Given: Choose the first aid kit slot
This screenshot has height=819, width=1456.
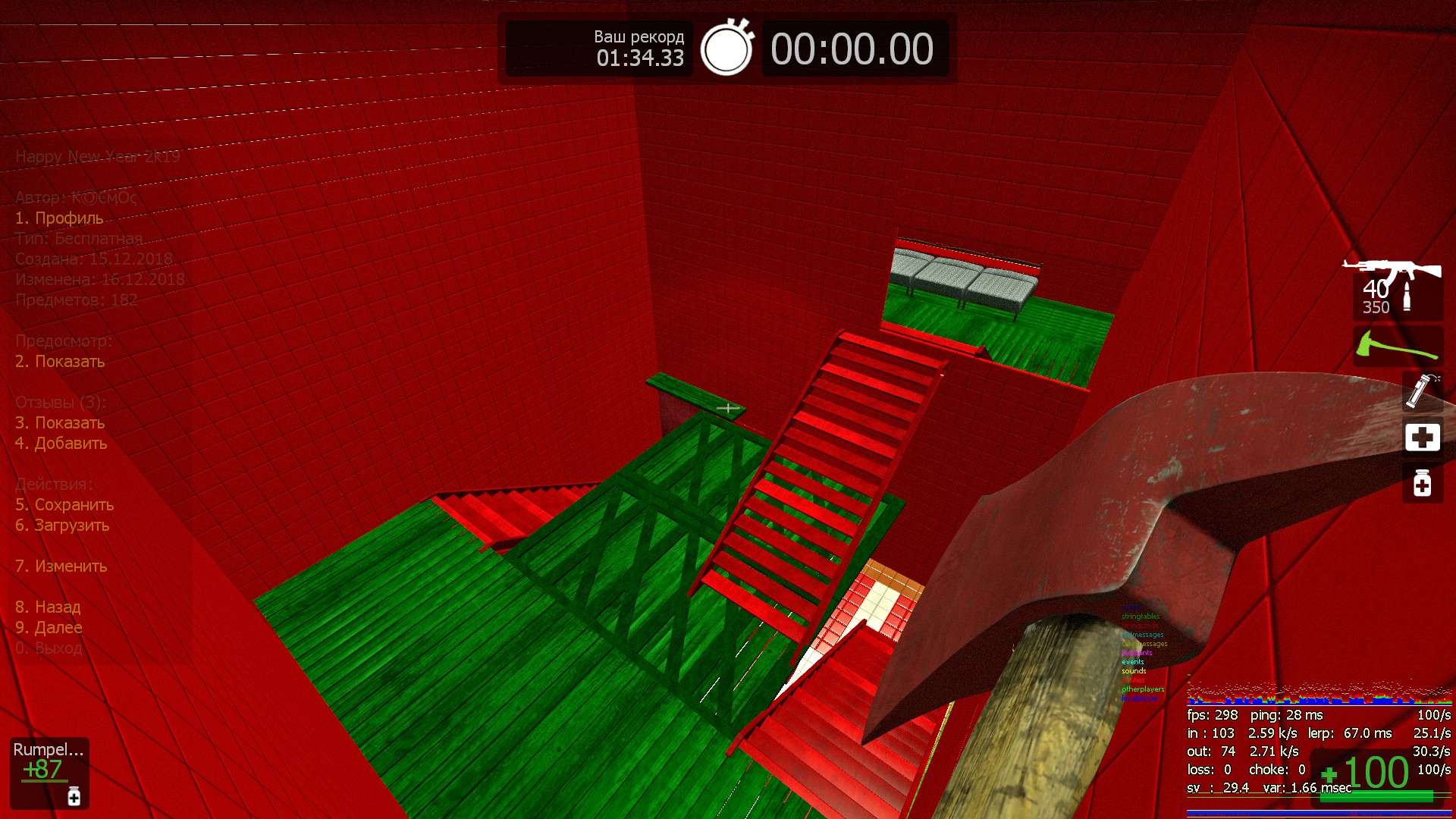Looking at the screenshot, I should click(x=1422, y=438).
